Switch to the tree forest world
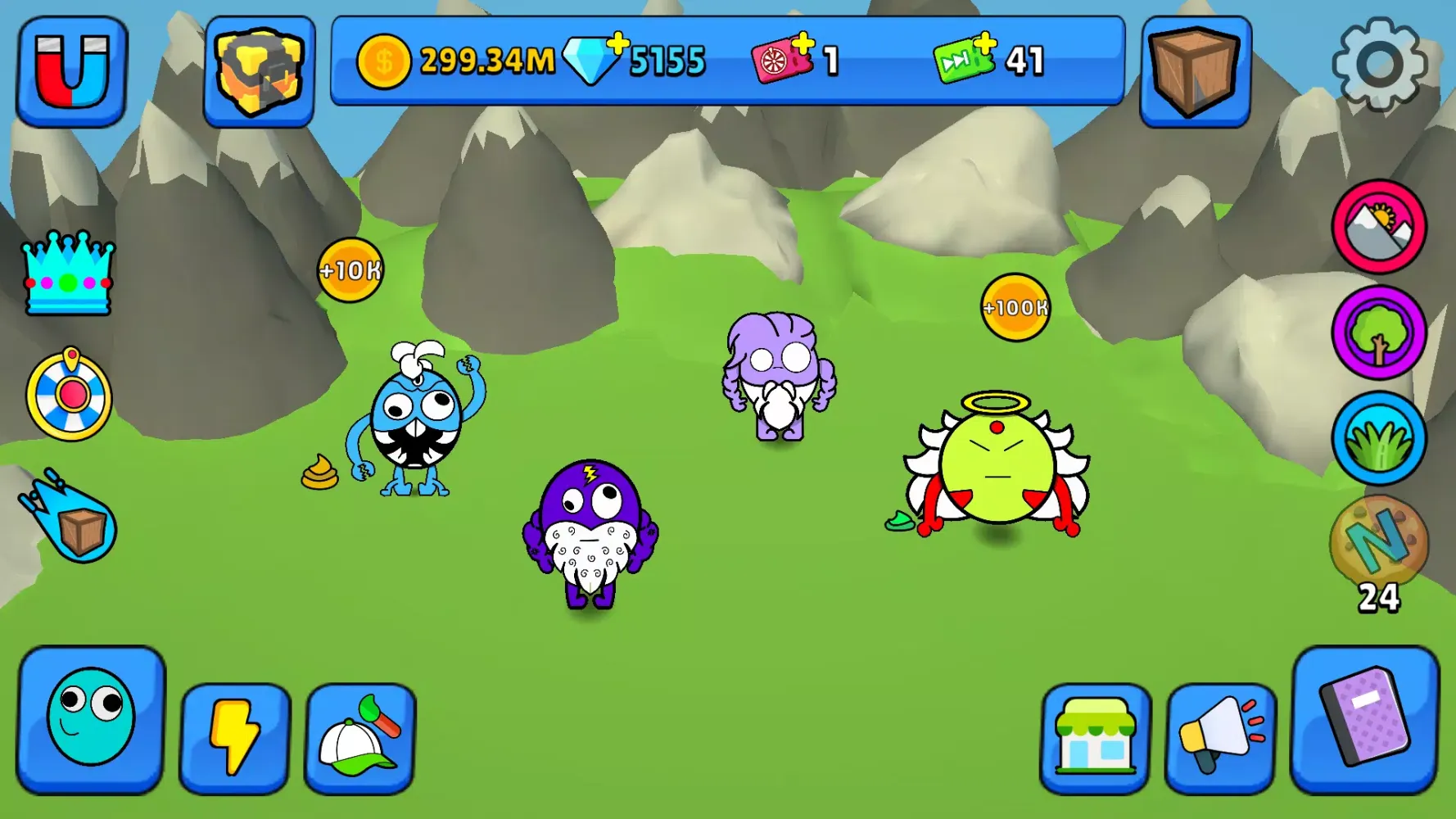 click(x=1378, y=333)
